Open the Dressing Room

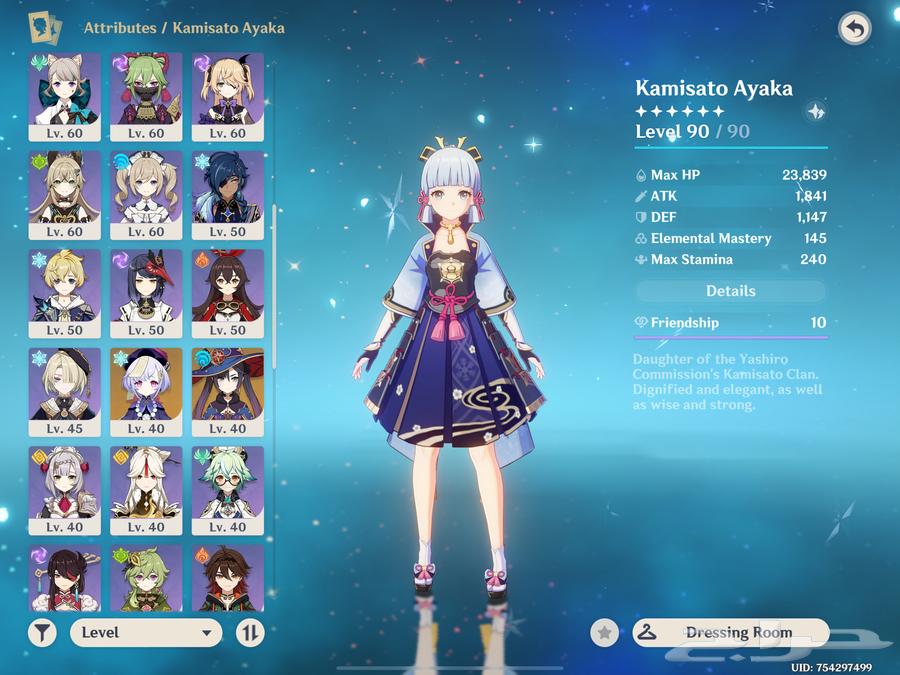[731, 632]
